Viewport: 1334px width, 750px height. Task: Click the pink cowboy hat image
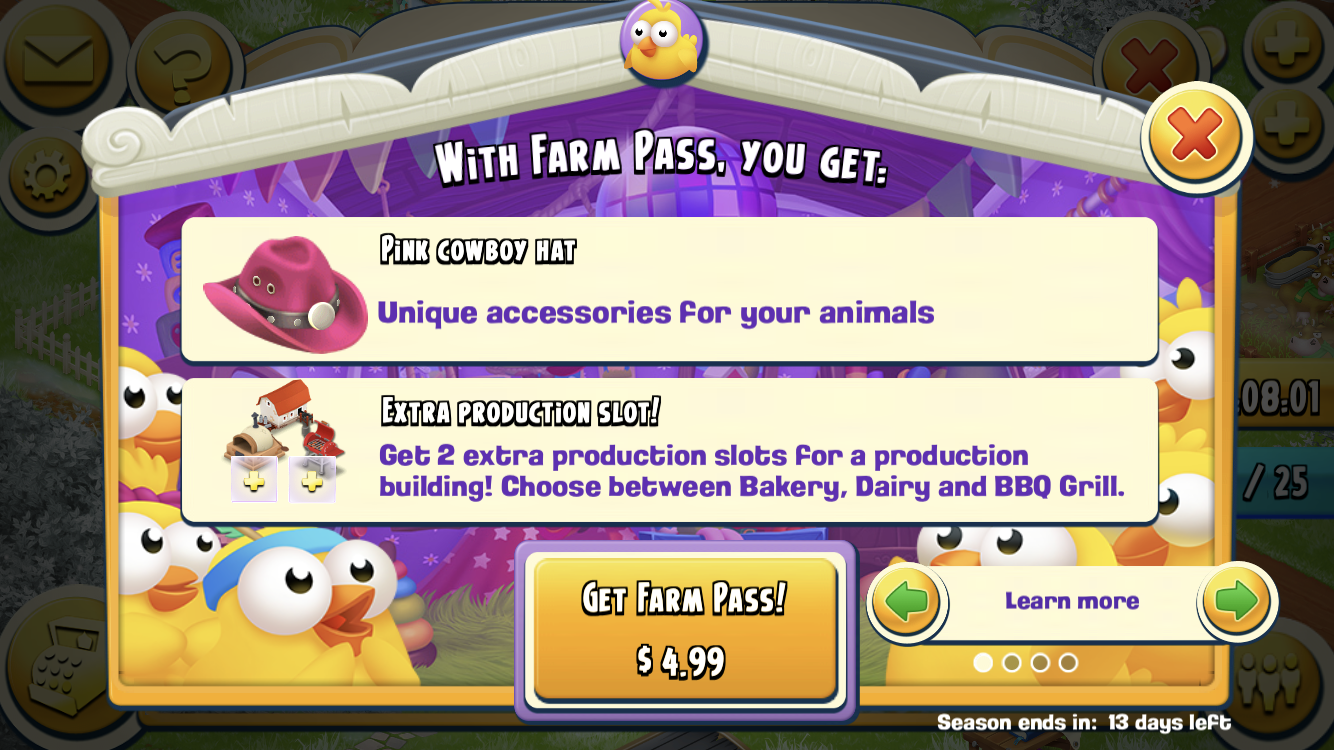pos(283,292)
